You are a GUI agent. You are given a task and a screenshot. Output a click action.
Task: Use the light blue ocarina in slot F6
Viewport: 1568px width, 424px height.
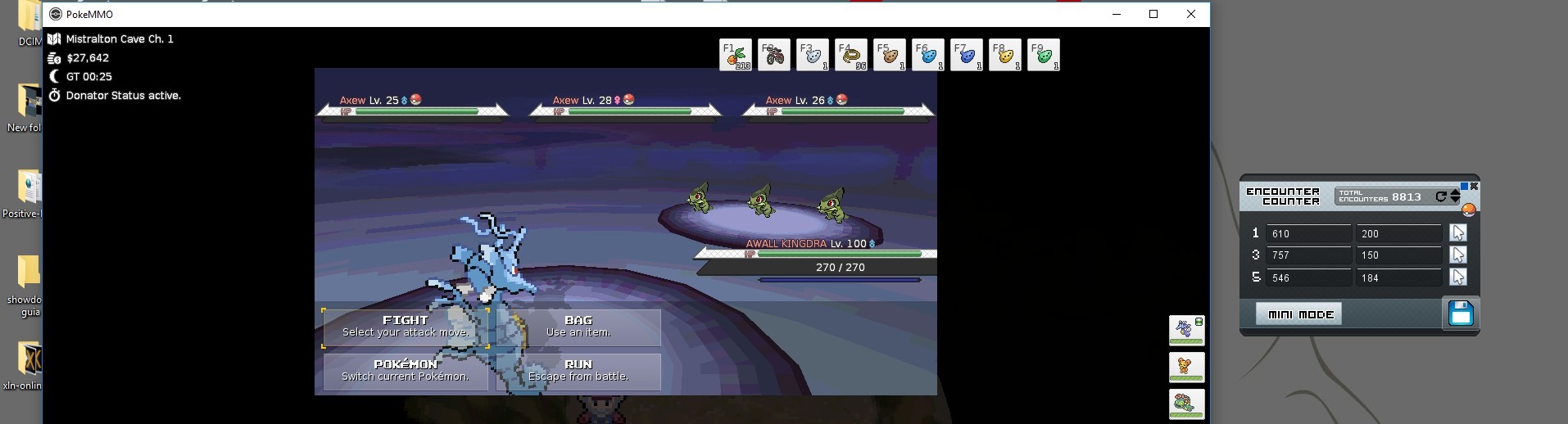(x=928, y=55)
